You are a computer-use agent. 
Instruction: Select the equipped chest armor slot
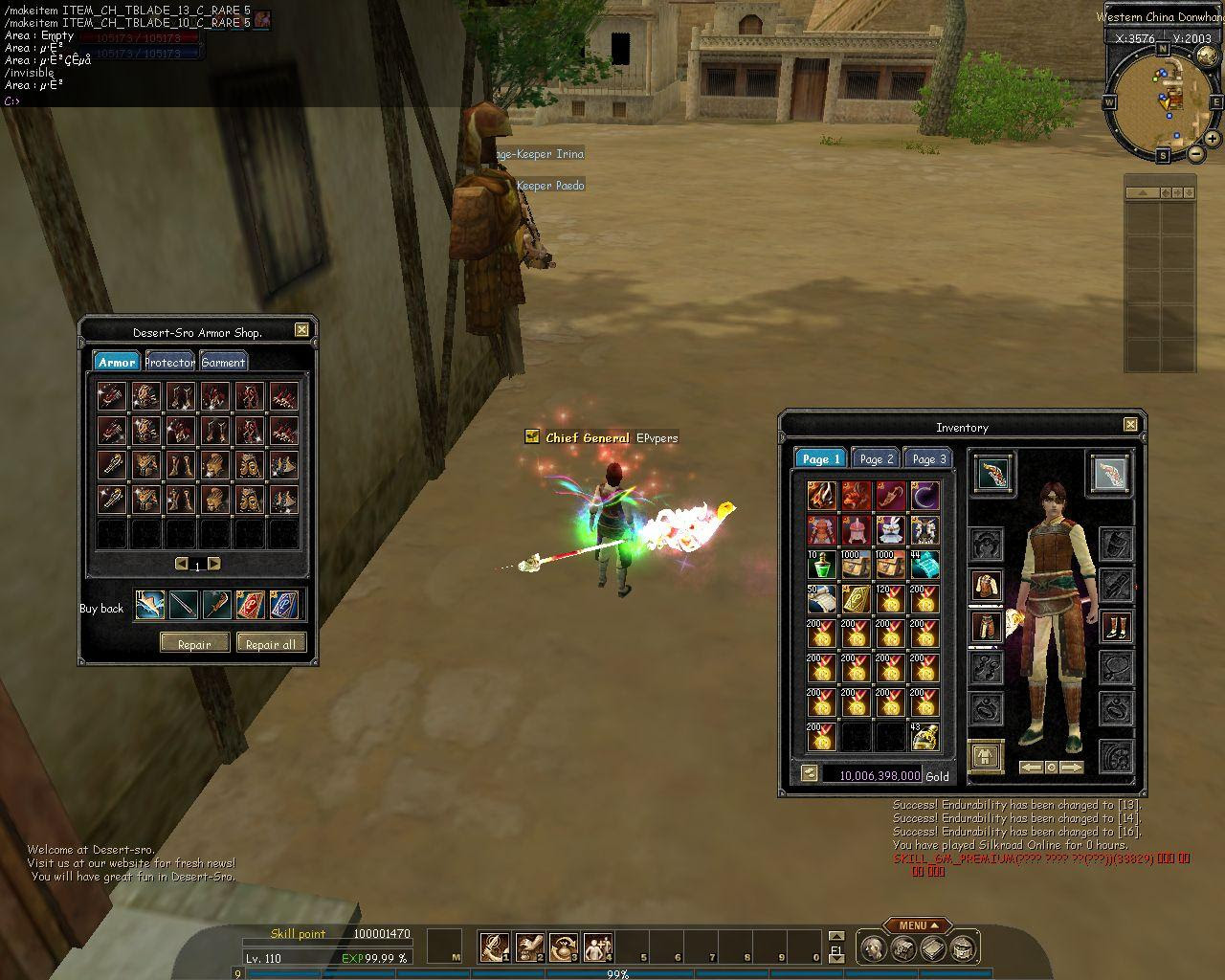(x=986, y=586)
